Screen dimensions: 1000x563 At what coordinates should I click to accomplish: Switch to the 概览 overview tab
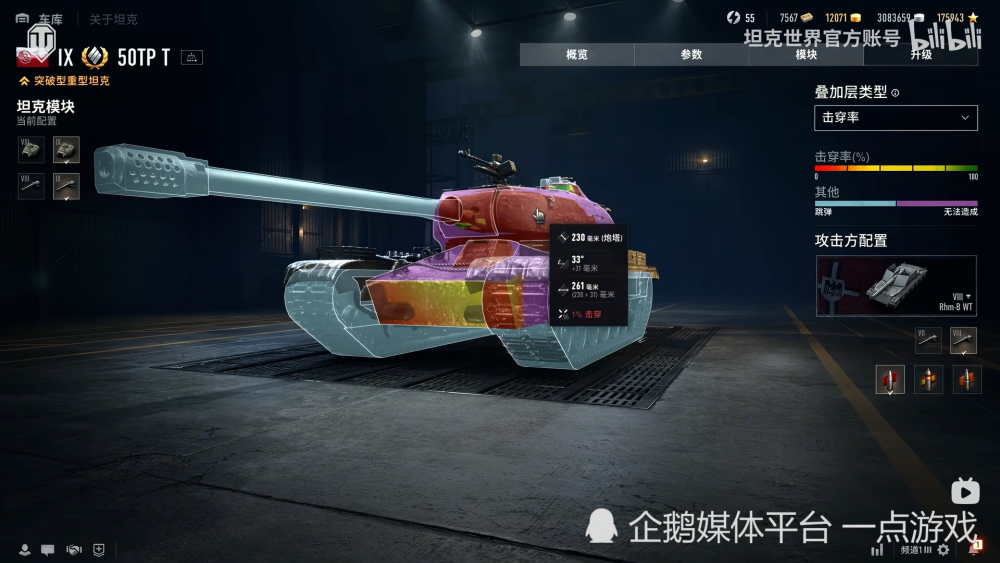(x=577, y=55)
